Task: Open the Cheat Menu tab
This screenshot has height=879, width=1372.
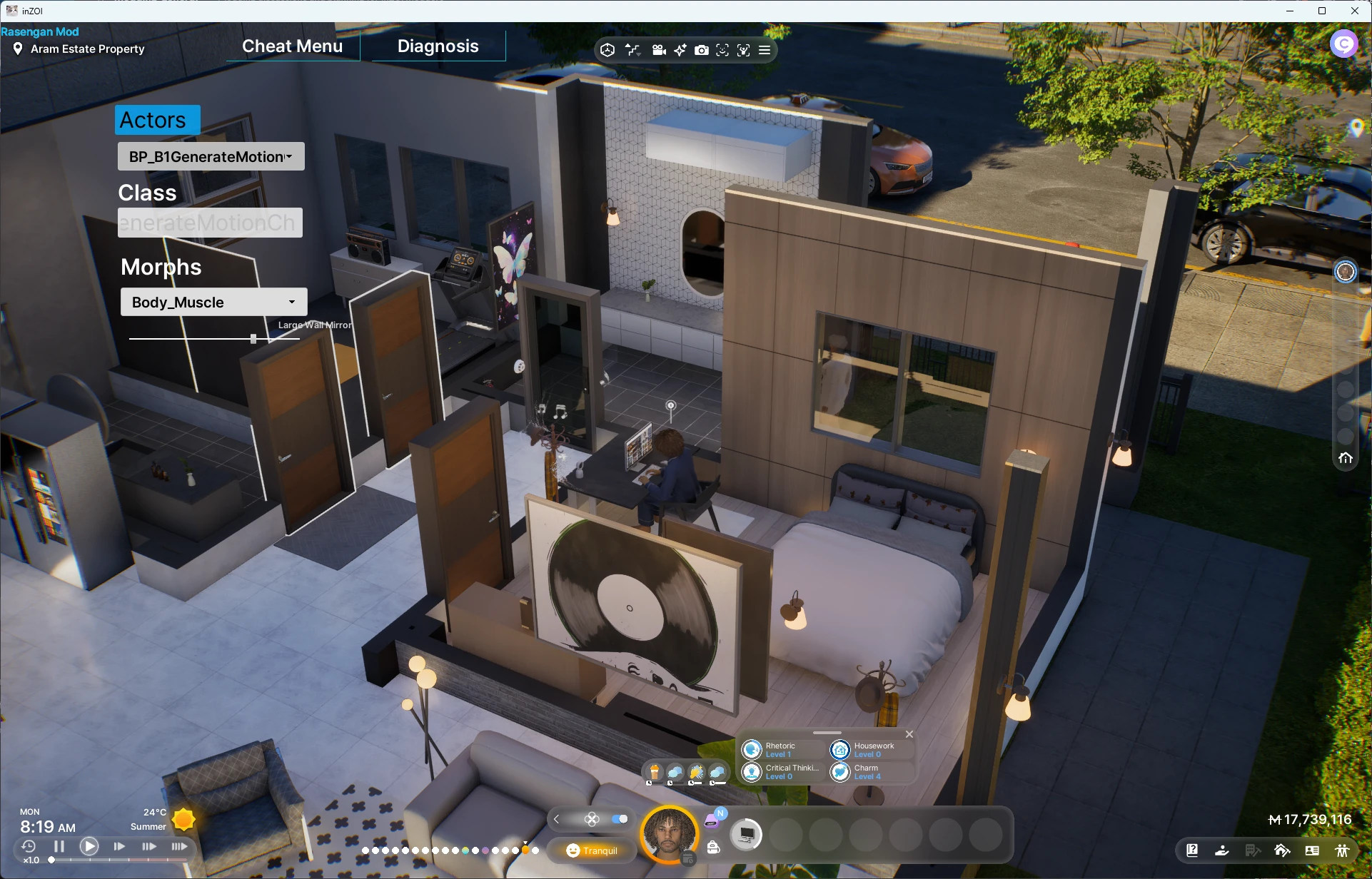Action: point(292,46)
